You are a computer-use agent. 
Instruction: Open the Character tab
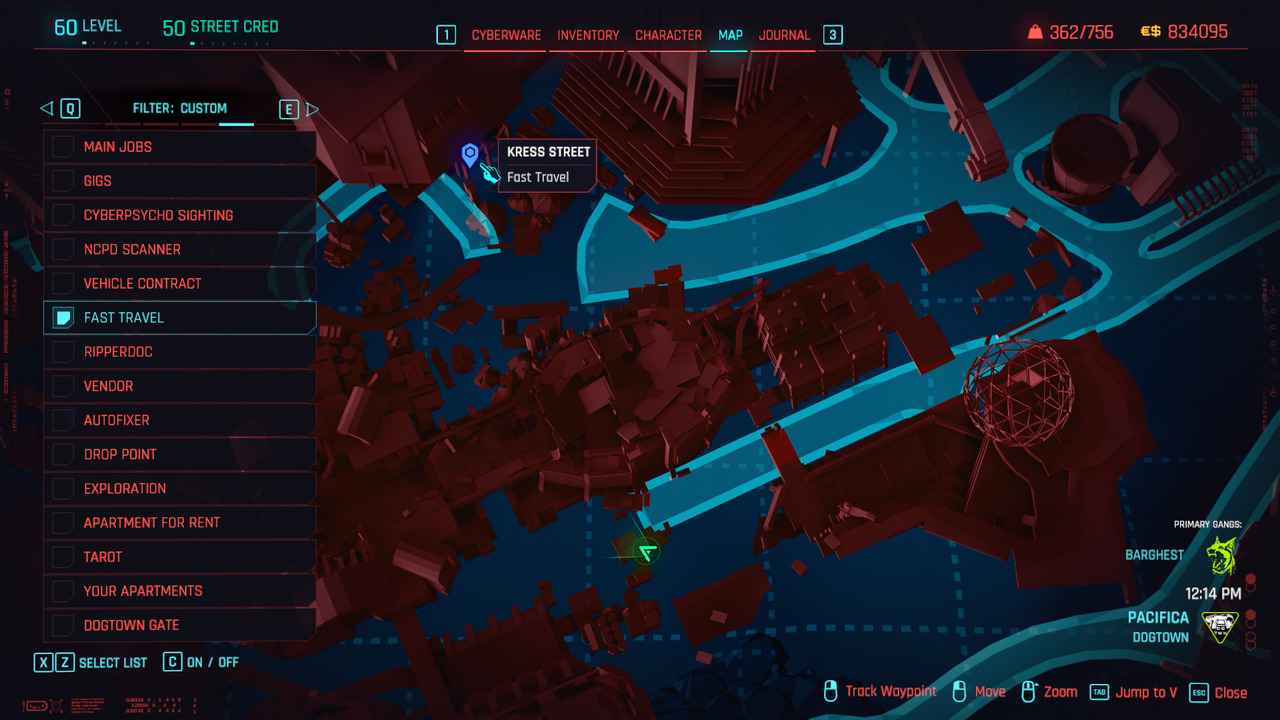point(668,35)
